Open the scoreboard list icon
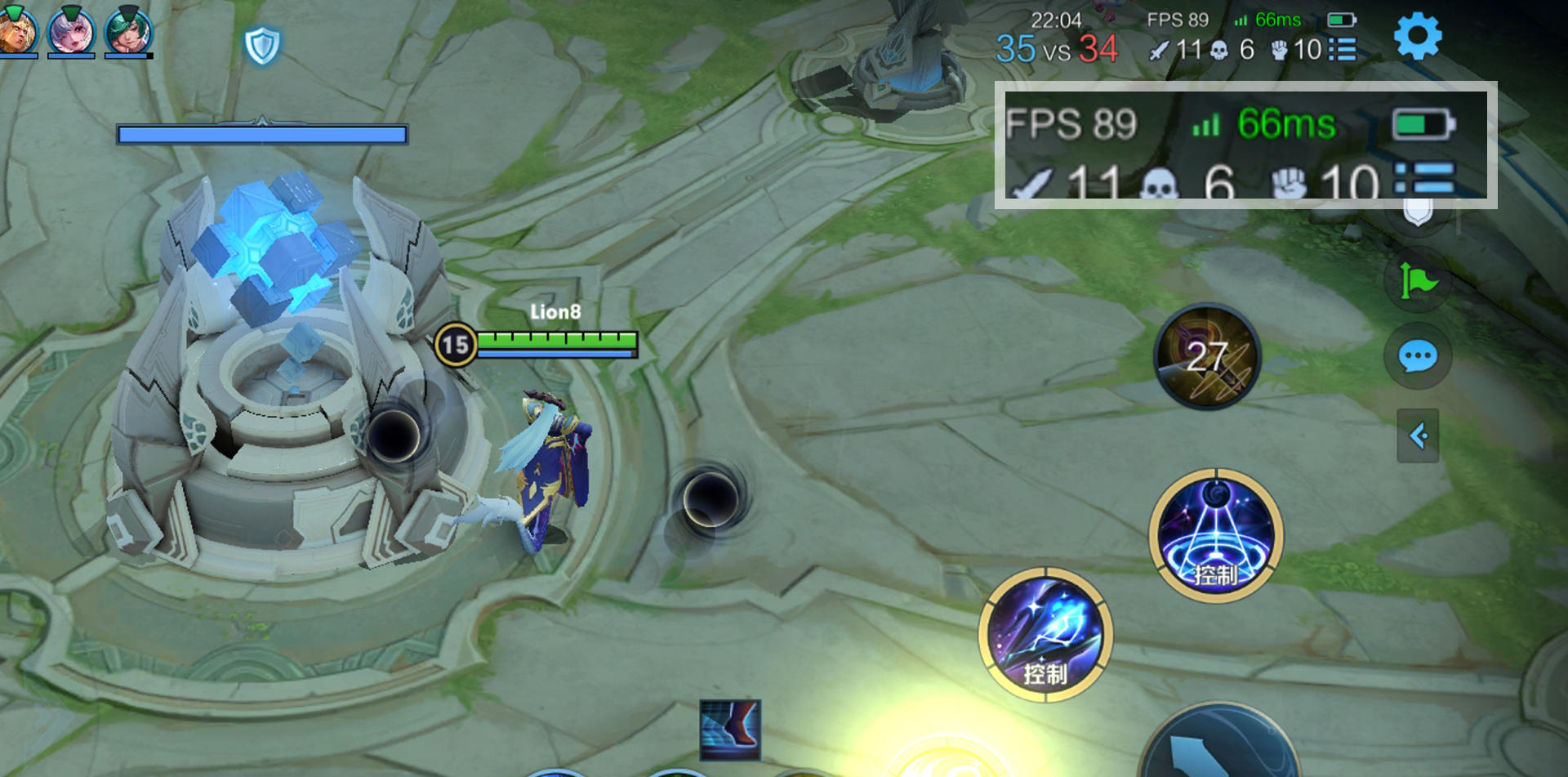This screenshot has height=777, width=1568. [1343, 50]
